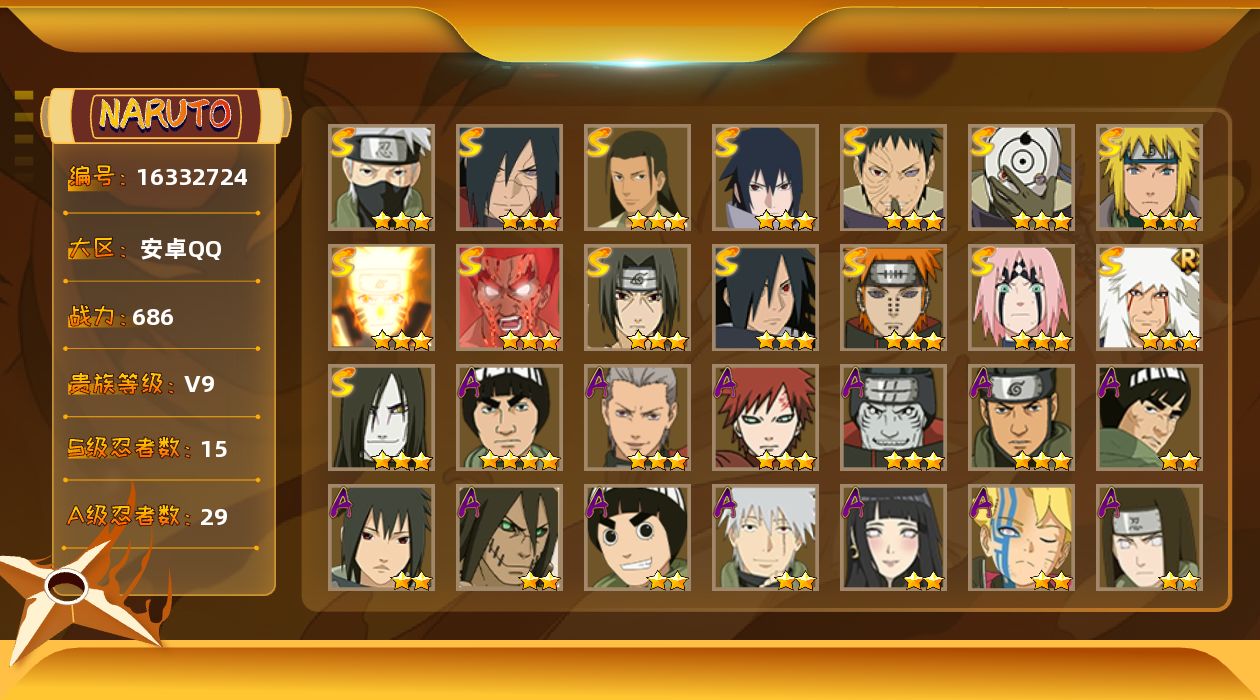
Task: Choose the Hashirama ninja tile
Action: coord(637,178)
